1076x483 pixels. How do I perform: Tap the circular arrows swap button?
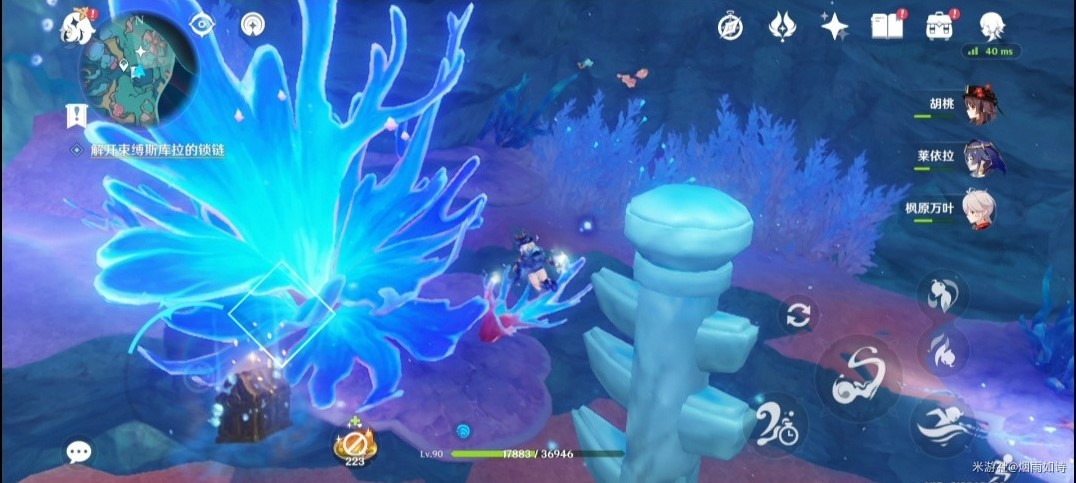(x=797, y=316)
